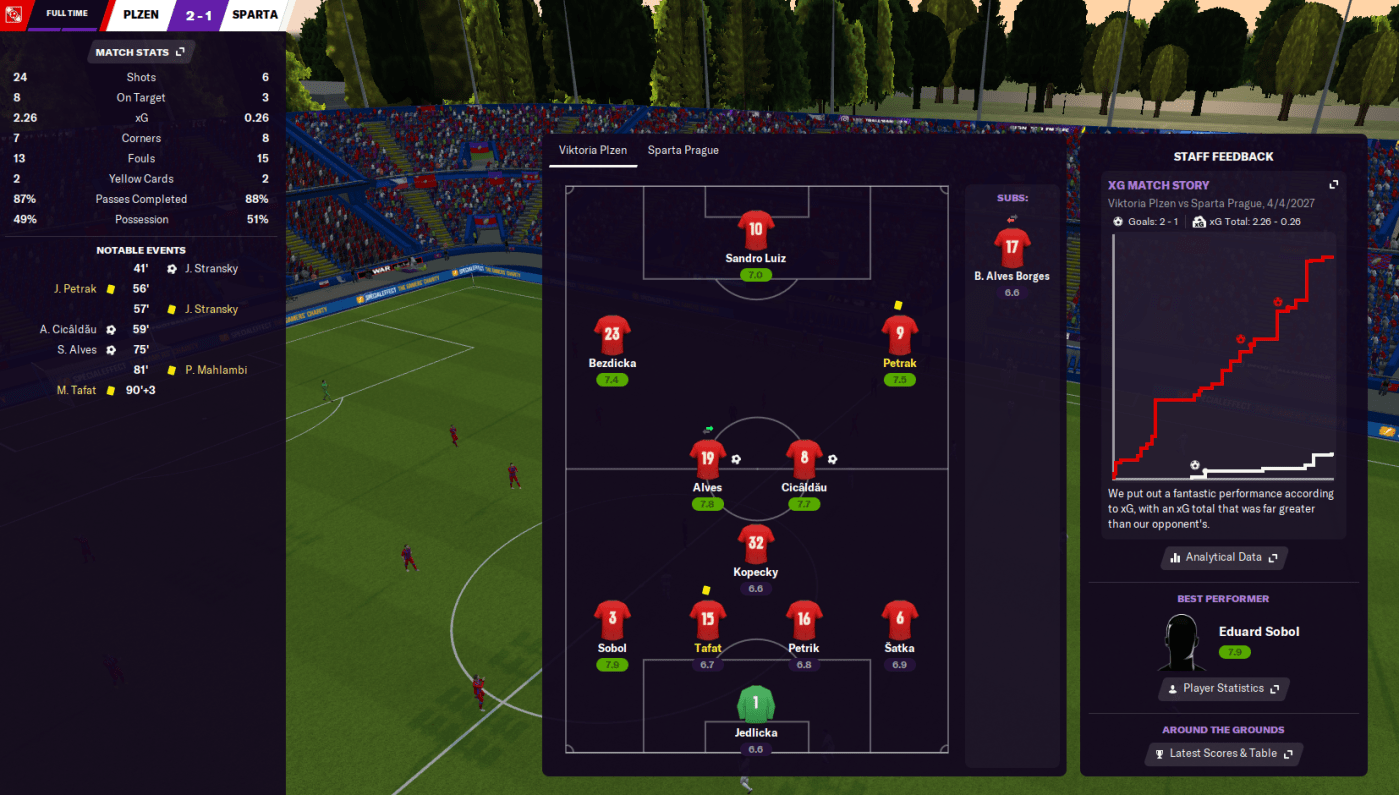This screenshot has width=1399, height=795.
Task: Pick Kopecky's number 32 shirt
Action: 756,544
